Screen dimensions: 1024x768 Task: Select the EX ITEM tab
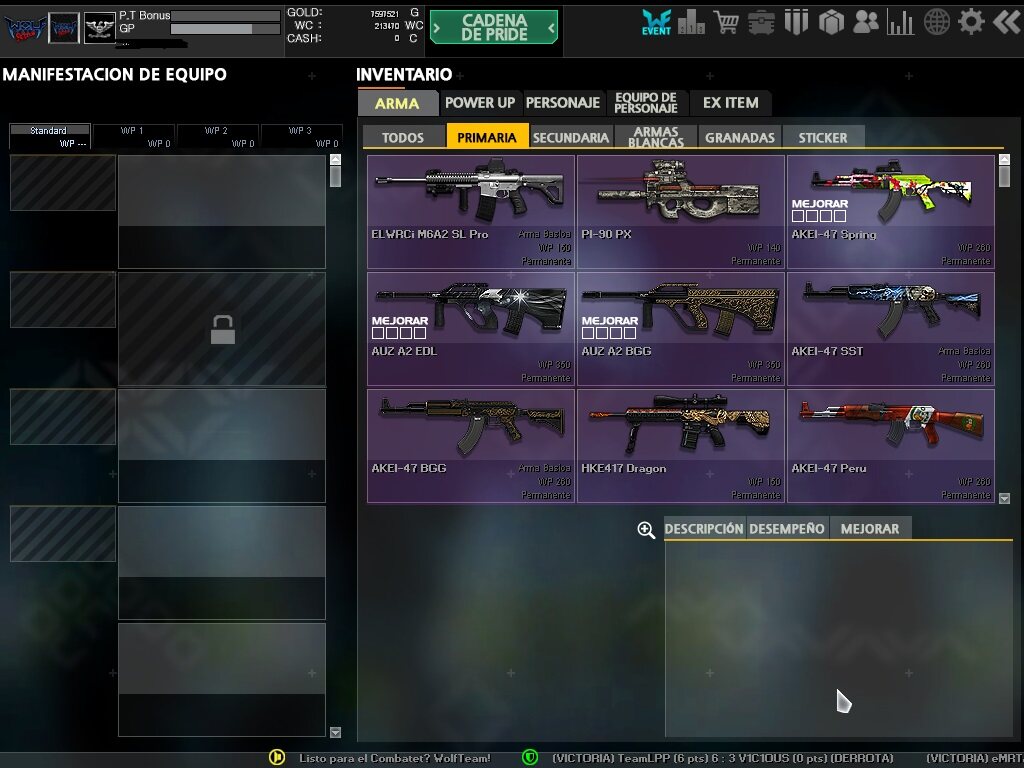[x=730, y=103]
